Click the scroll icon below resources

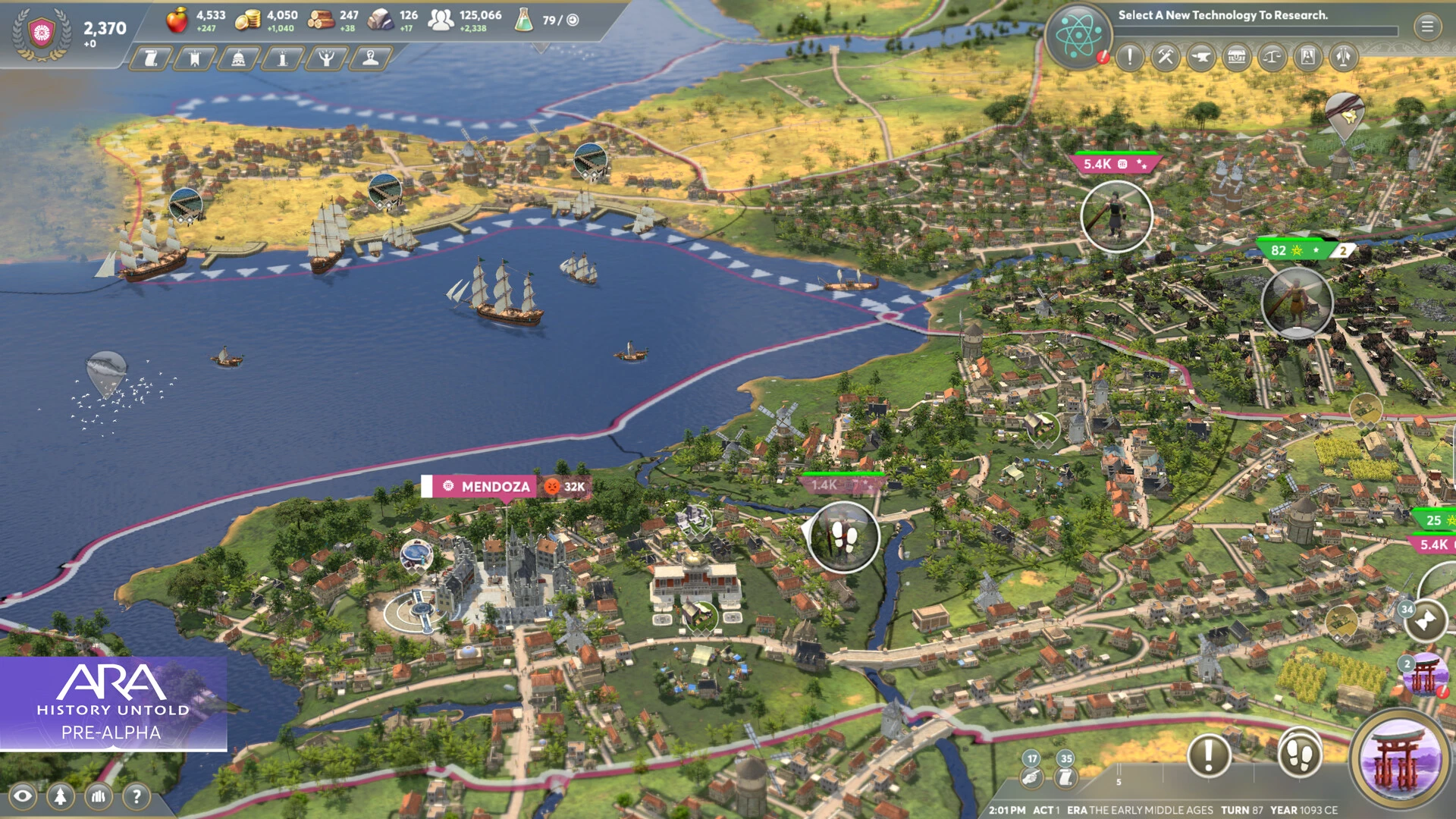click(x=151, y=58)
